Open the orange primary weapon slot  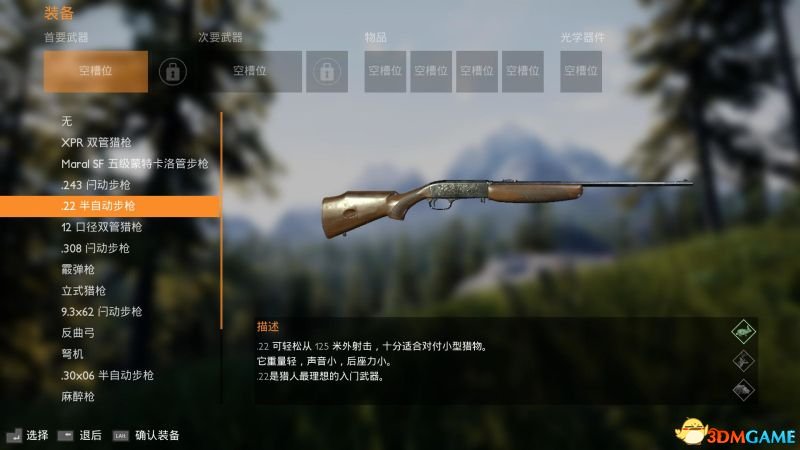pos(96,72)
